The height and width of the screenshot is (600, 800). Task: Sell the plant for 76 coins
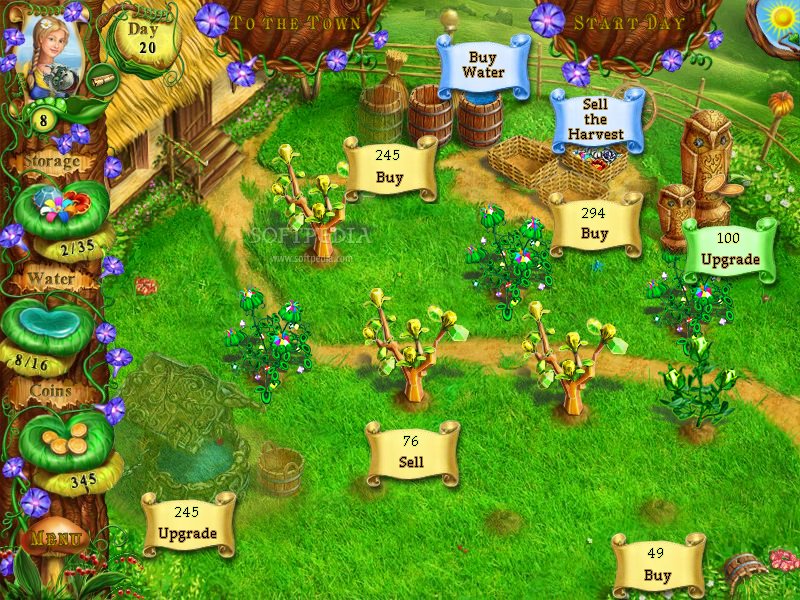411,453
